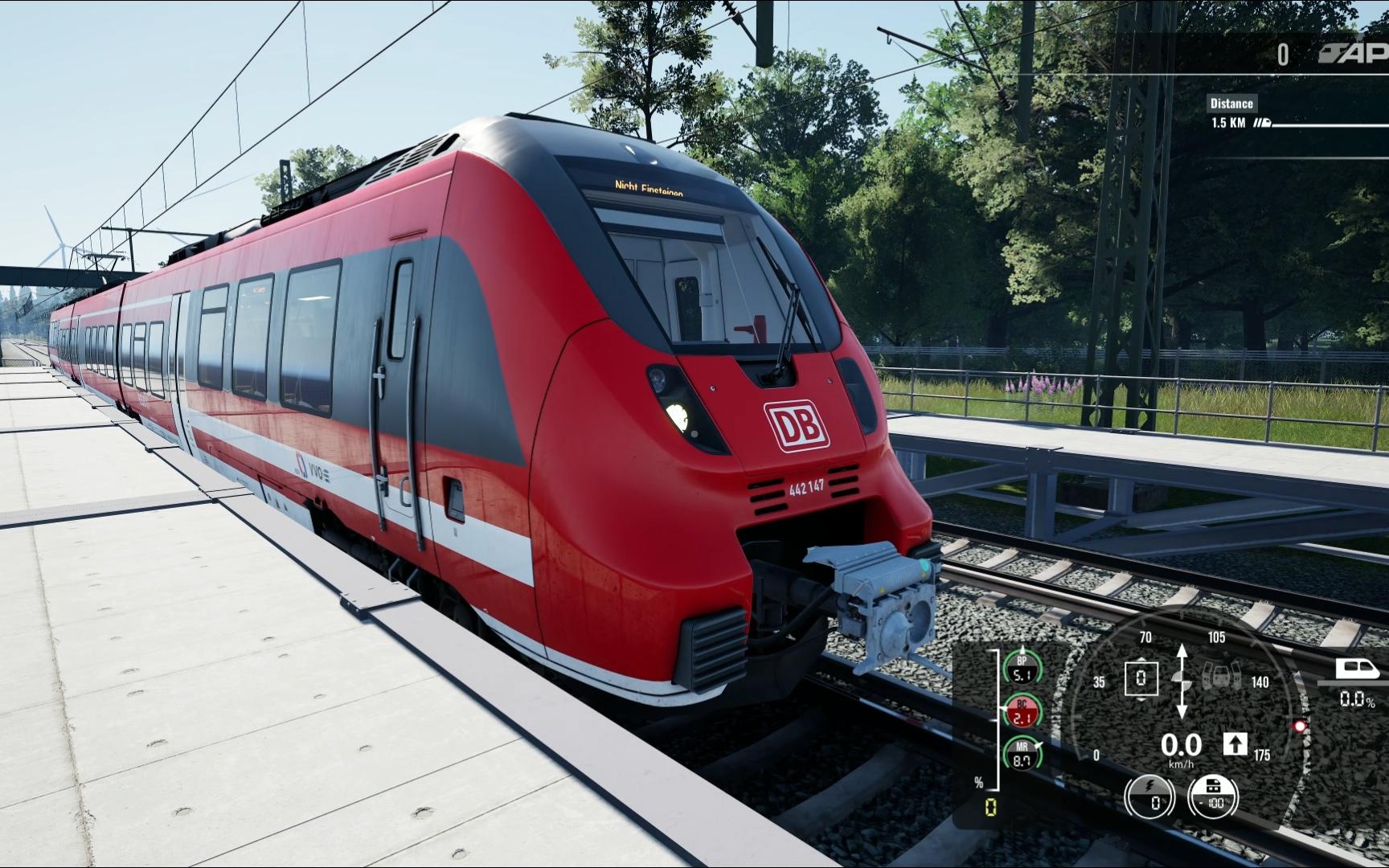Click the lightning bolt throttle gauge
The height and width of the screenshot is (868, 1389).
pos(1149,798)
